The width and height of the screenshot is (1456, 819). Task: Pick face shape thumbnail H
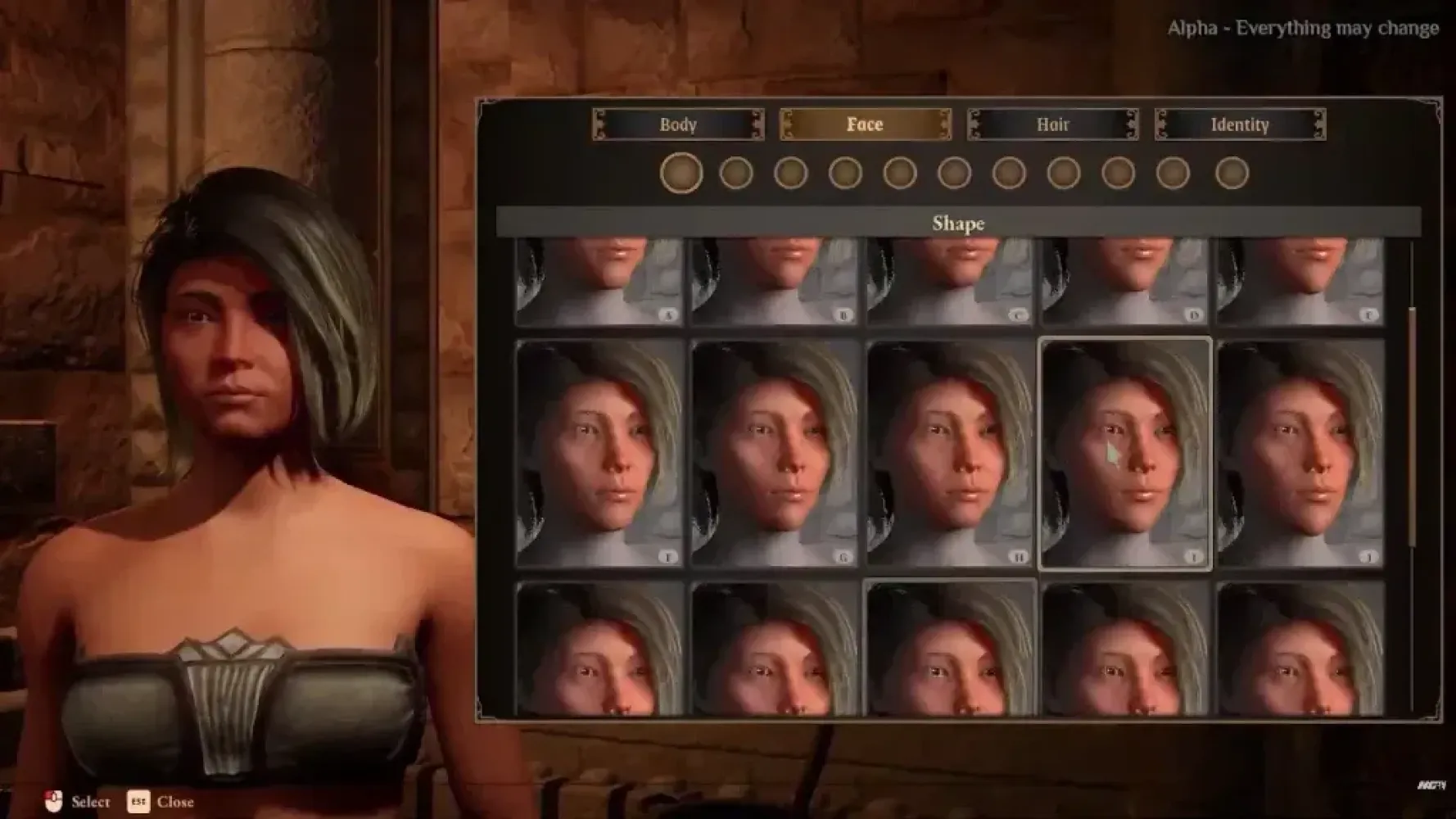point(950,453)
